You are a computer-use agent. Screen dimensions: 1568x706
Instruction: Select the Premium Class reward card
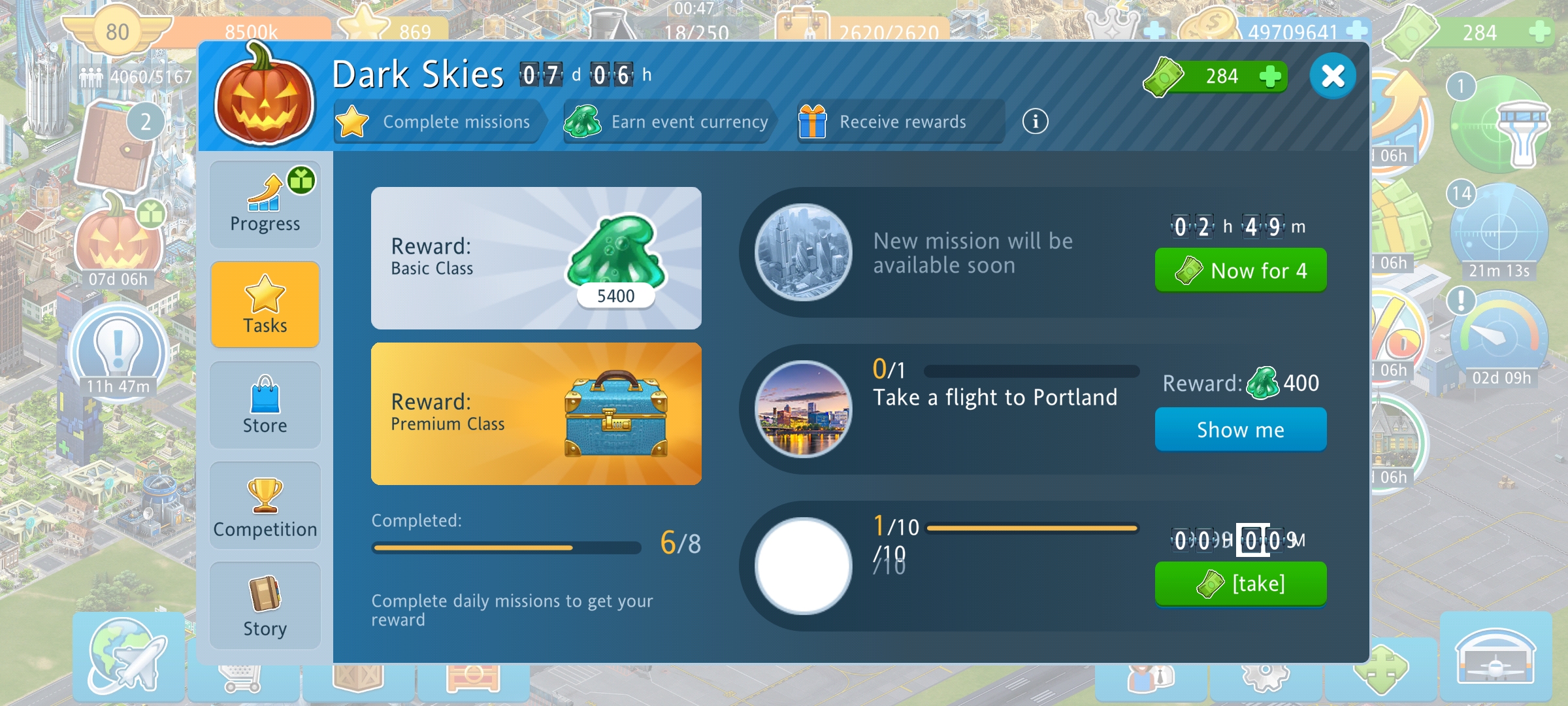[536, 414]
